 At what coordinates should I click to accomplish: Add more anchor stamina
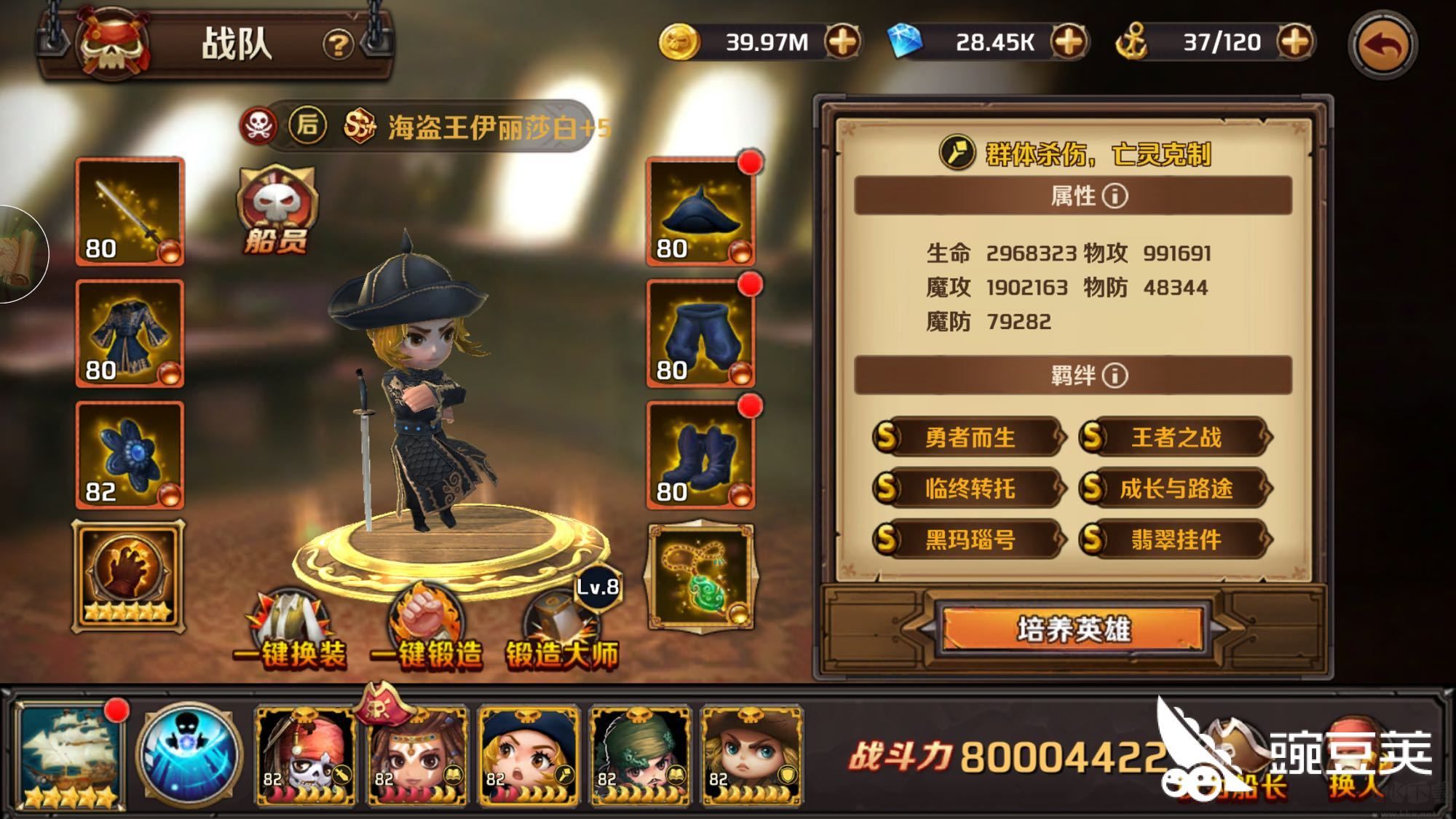click(x=1295, y=42)
